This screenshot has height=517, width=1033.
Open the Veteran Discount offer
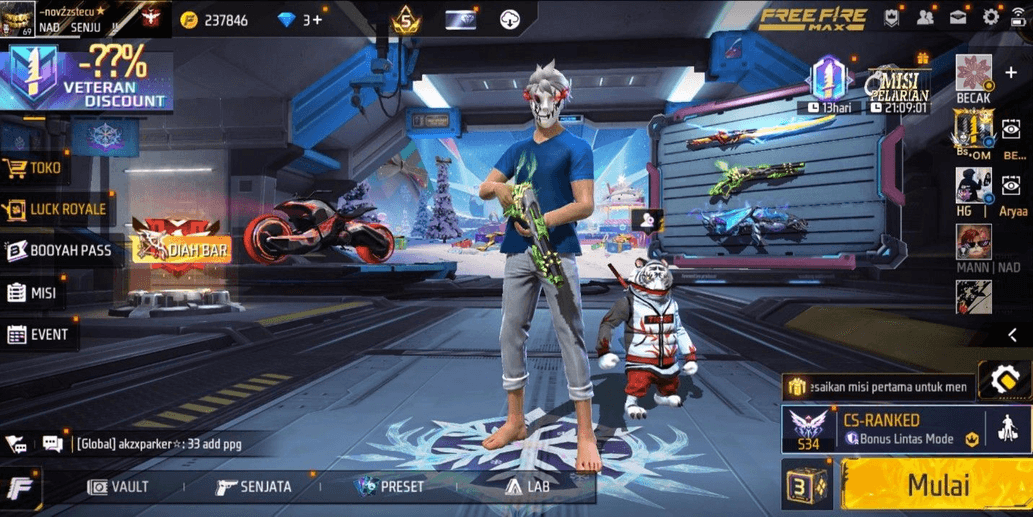point(86,77)
